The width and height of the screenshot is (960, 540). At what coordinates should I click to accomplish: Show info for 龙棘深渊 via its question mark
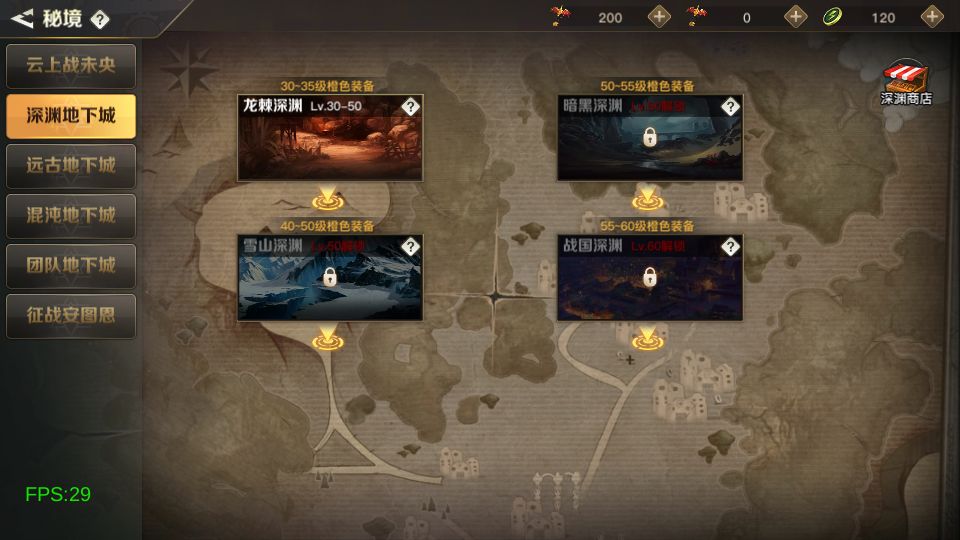click(410, 106)
